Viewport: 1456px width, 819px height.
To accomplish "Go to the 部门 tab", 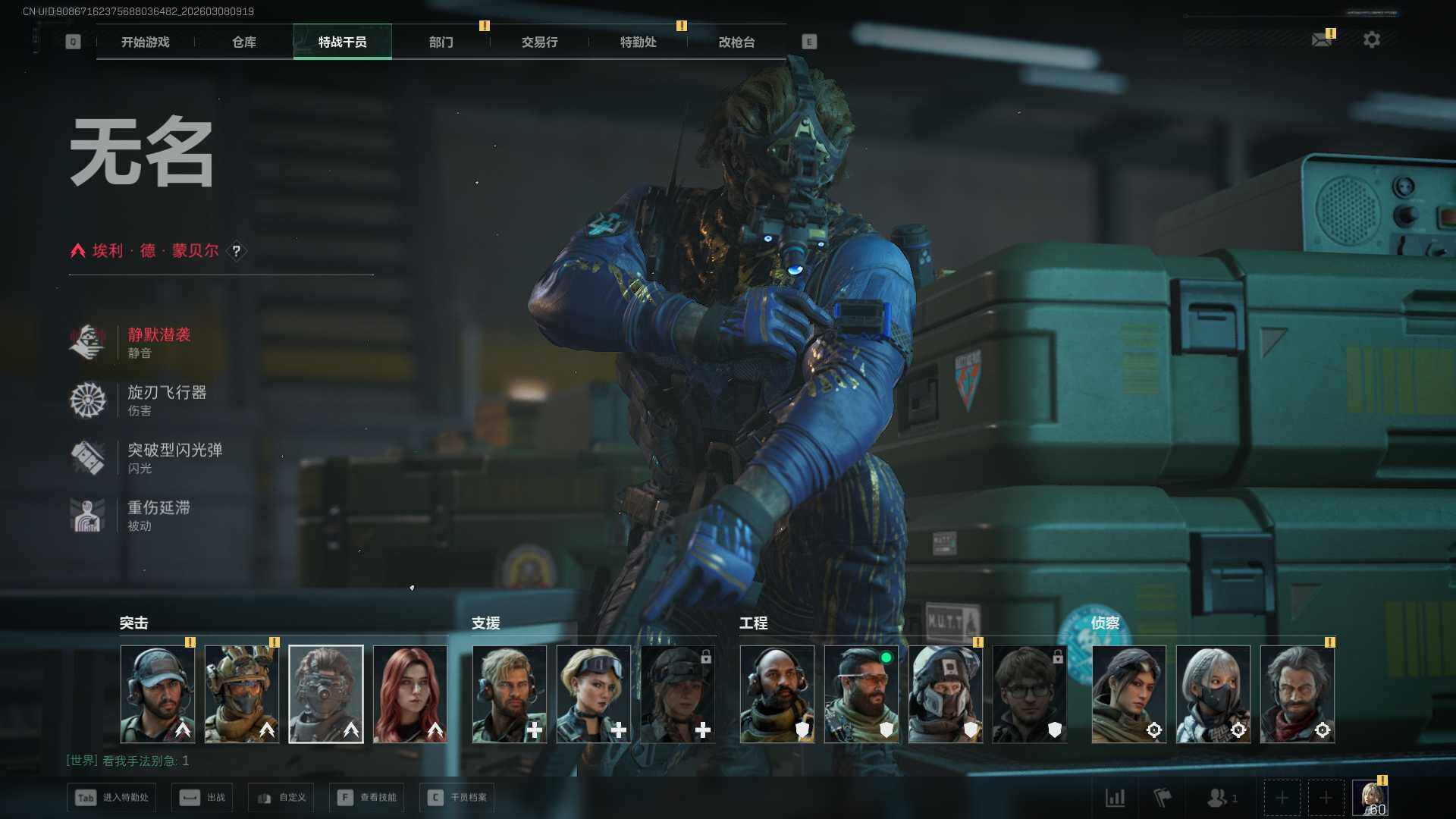I will 441,42.
